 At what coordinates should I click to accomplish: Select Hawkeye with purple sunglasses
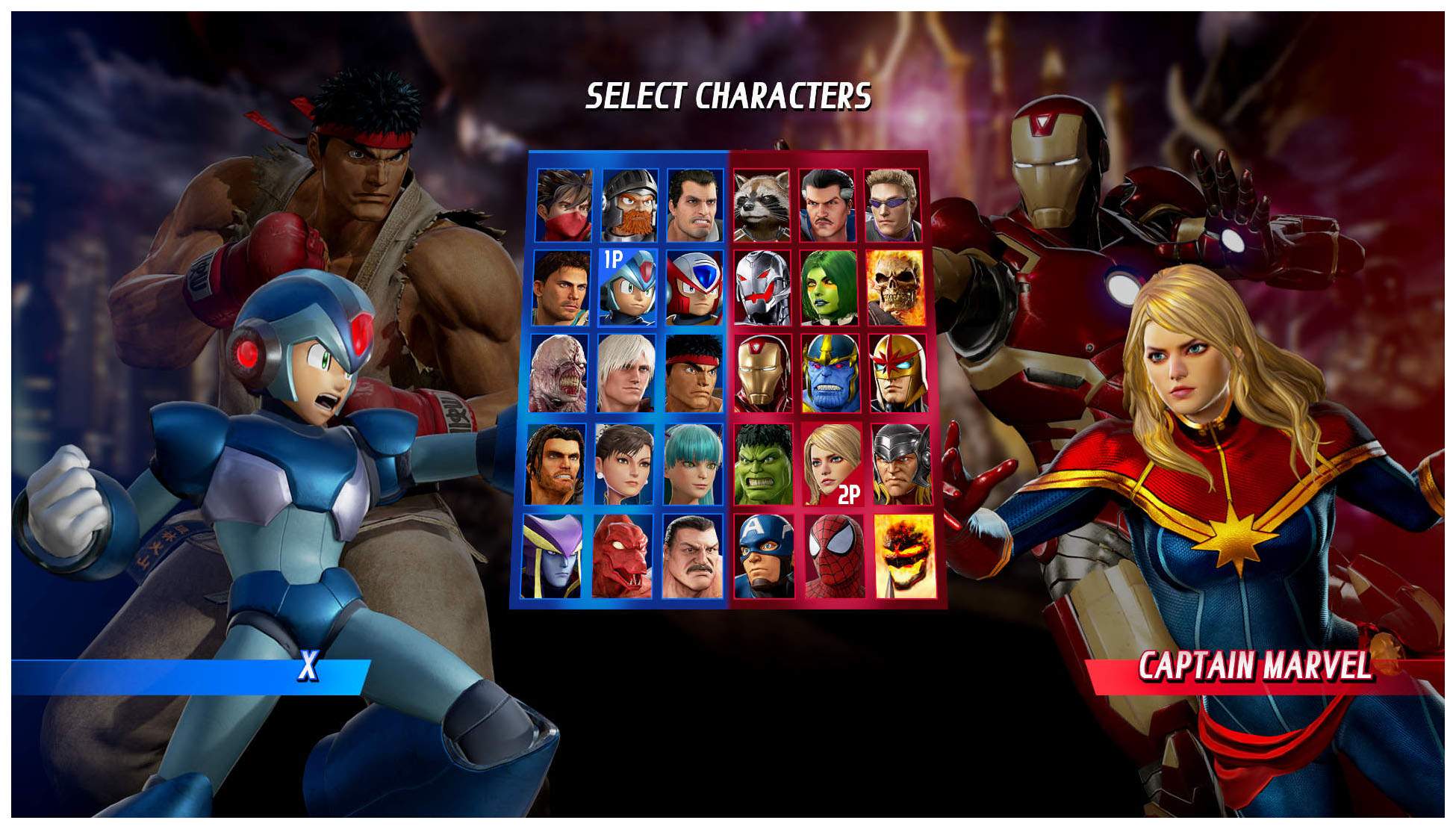click(893, 205)
